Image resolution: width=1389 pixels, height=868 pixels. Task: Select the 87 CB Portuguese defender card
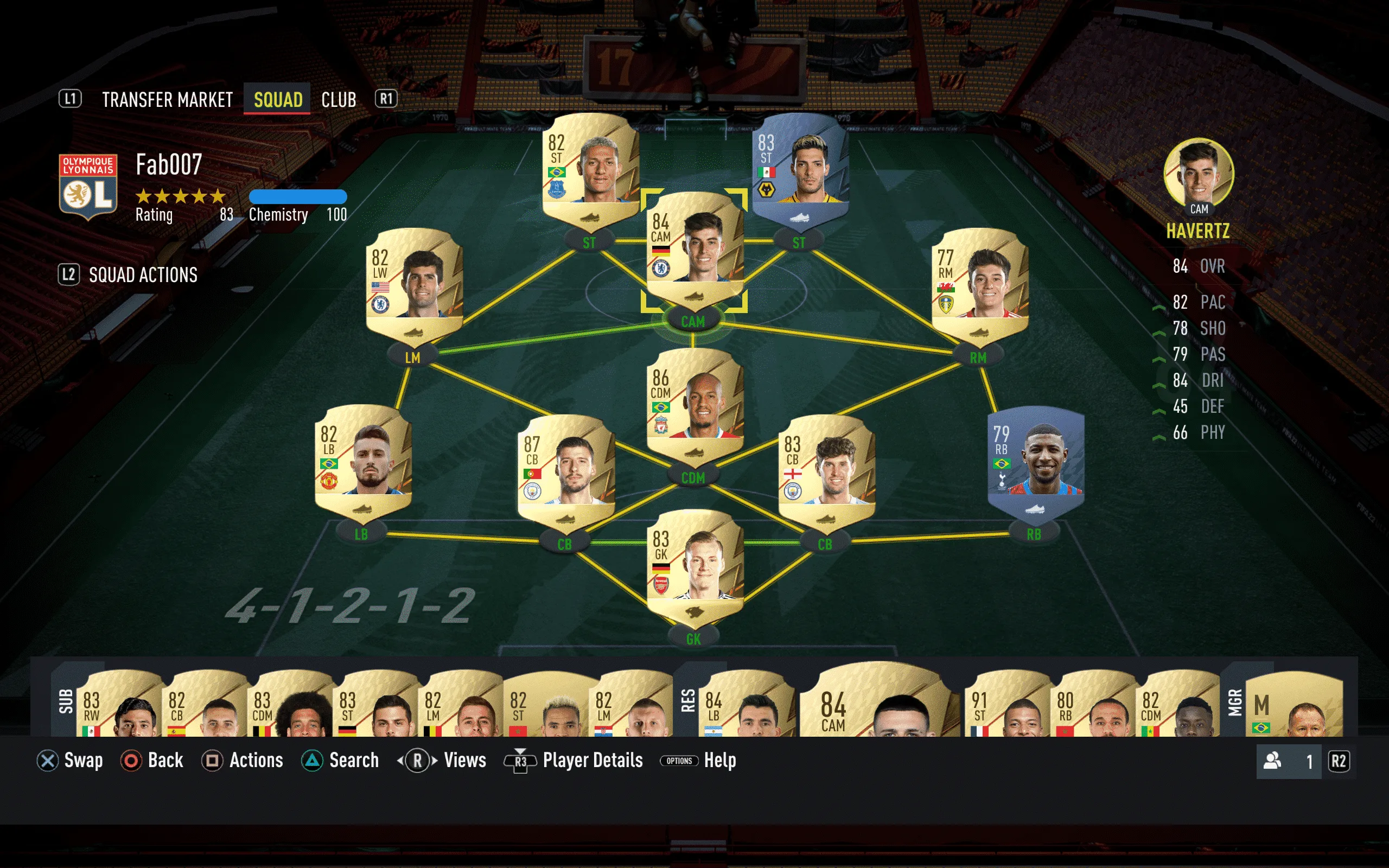[x=566, y=472]
